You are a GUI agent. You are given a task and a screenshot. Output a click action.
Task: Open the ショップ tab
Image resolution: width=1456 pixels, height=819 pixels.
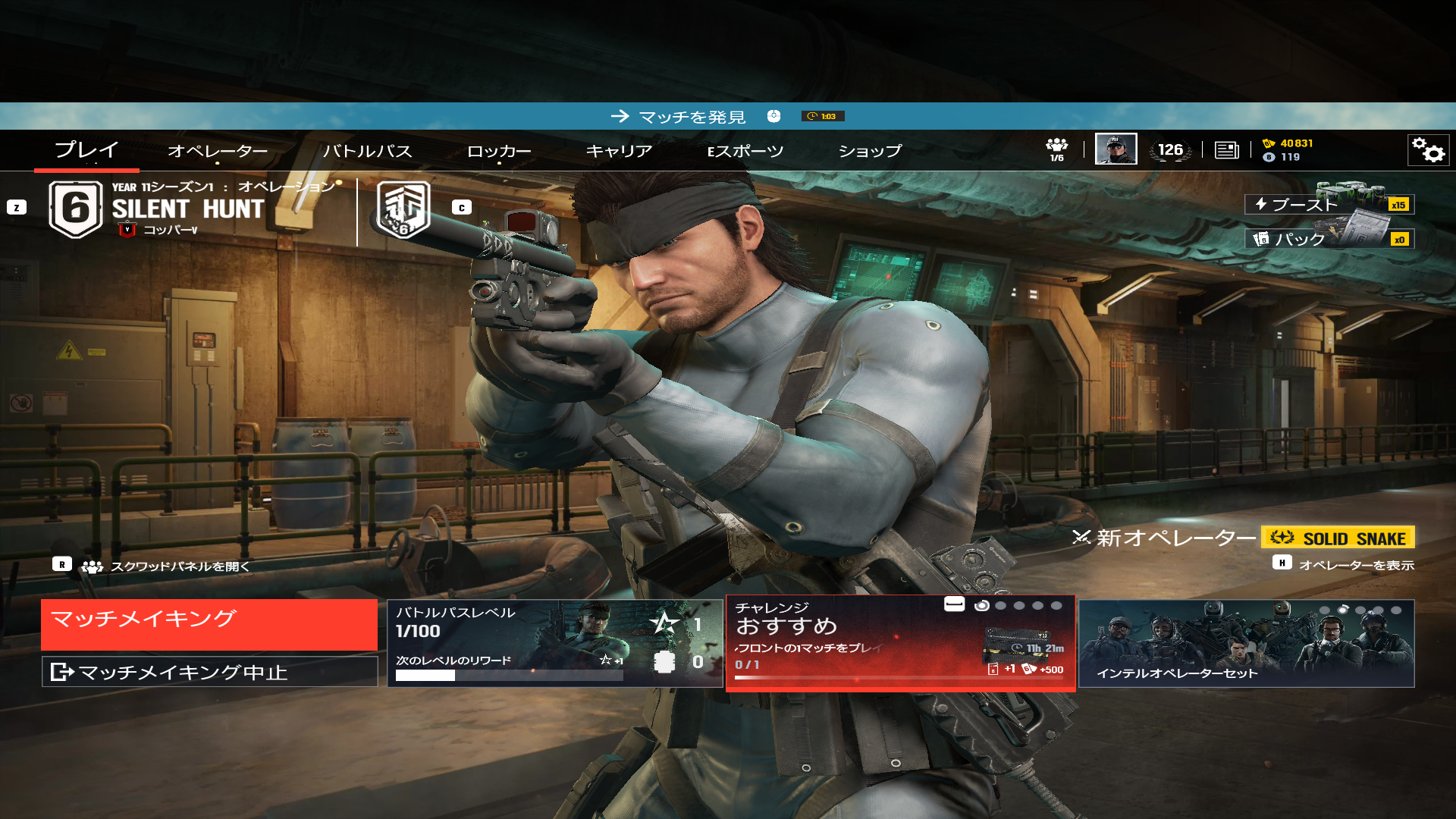click(x=870, y=151)
